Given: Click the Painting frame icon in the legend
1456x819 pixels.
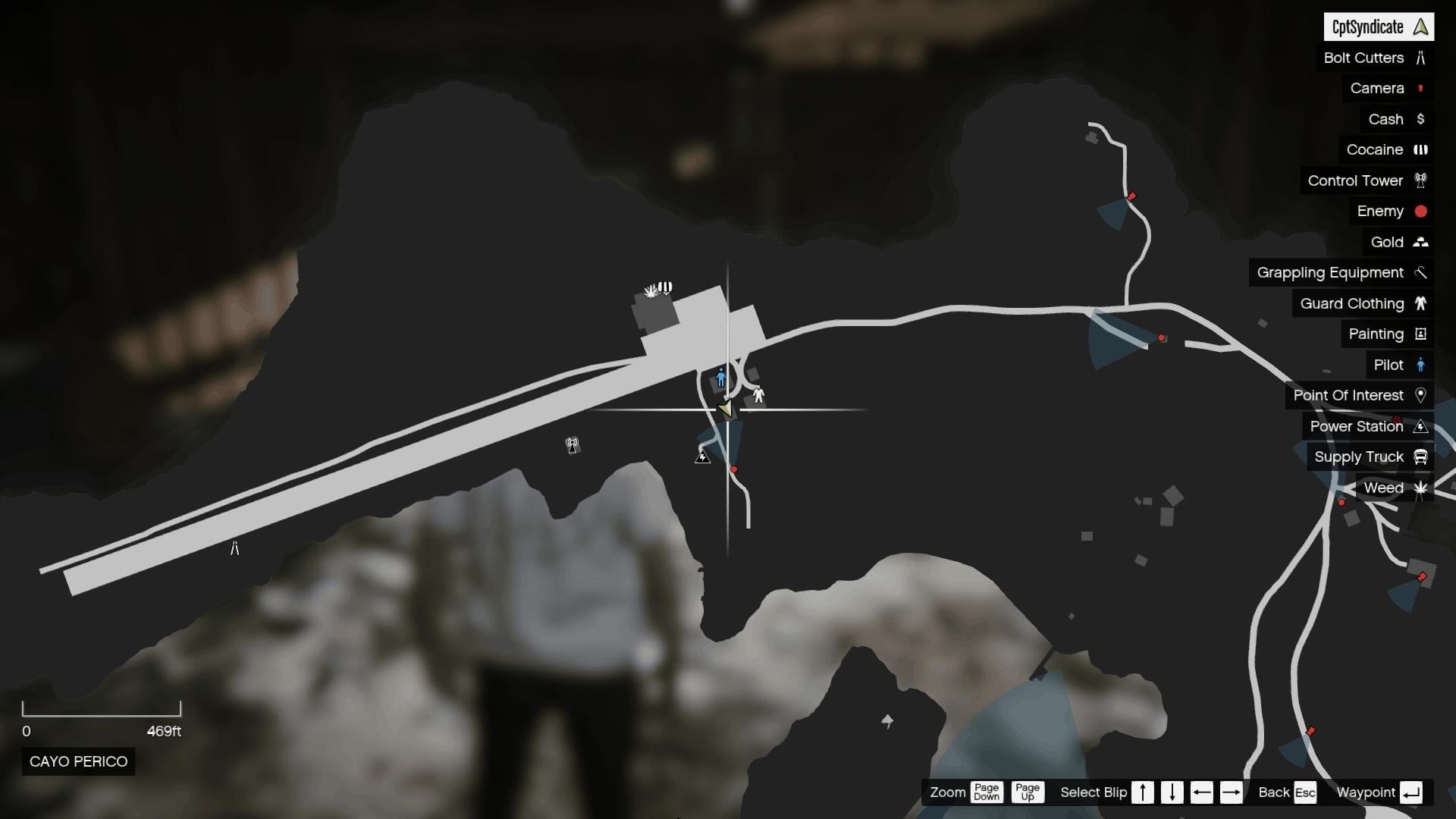Looking at the screenshot, I should [1421, 334].
